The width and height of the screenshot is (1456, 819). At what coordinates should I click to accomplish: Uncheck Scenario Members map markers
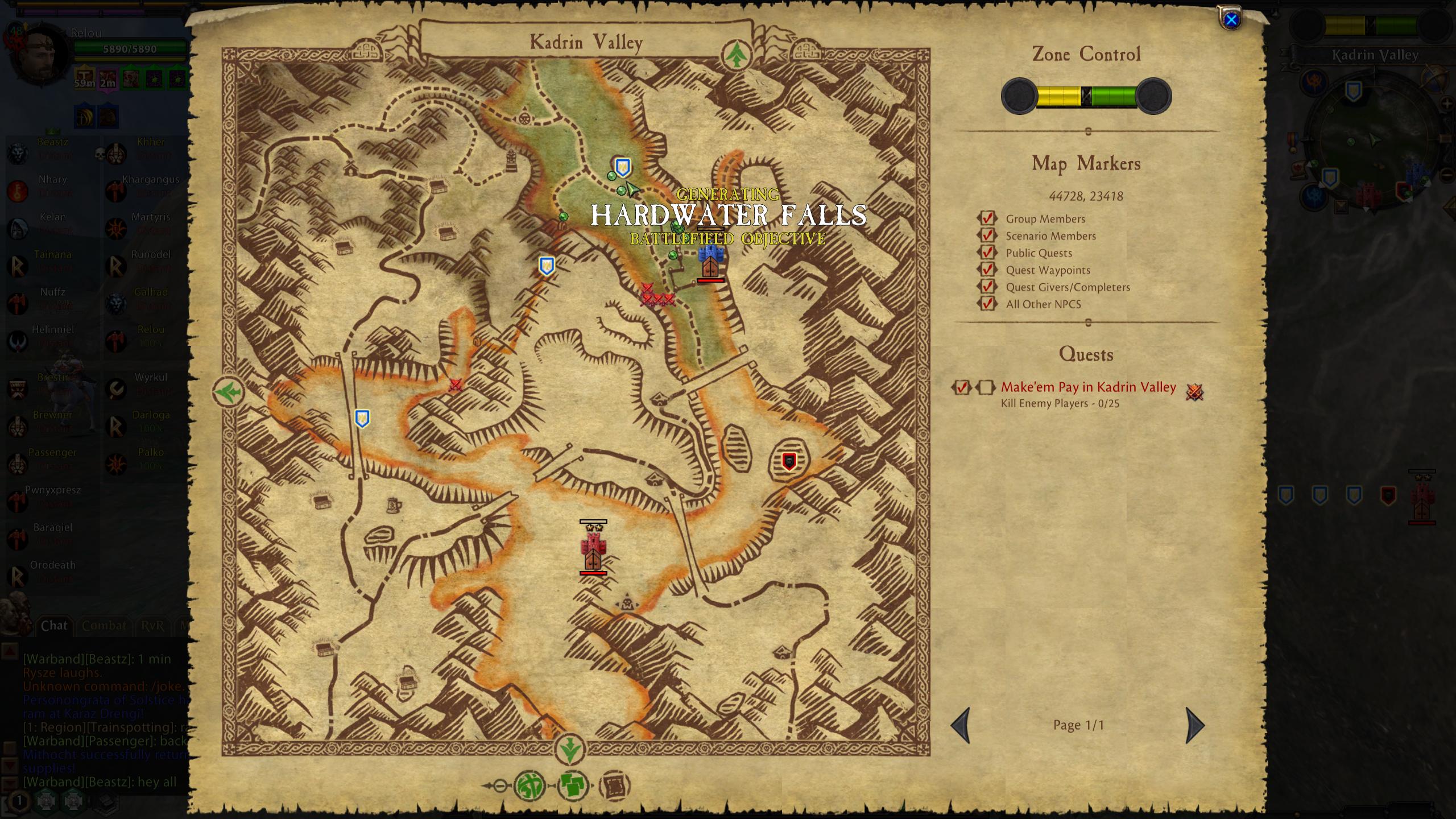pyautogui.click(x=987, y=235)
